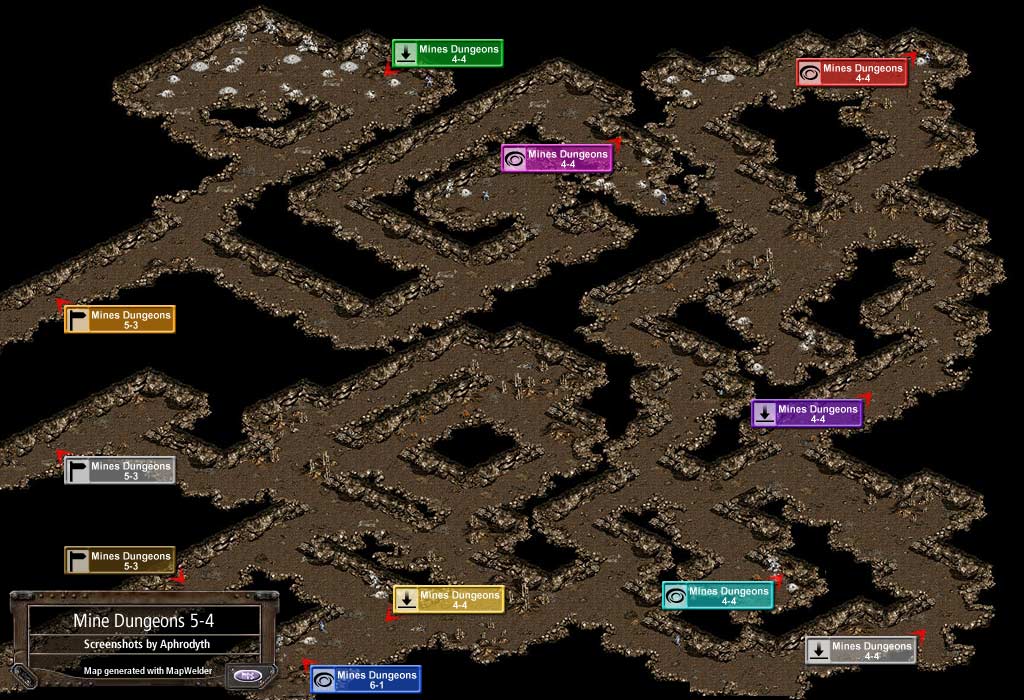Click the brown Mines Dungeons 5-3 flag label
Viewport: 1024px width, 700px height.
pos(120,560)
